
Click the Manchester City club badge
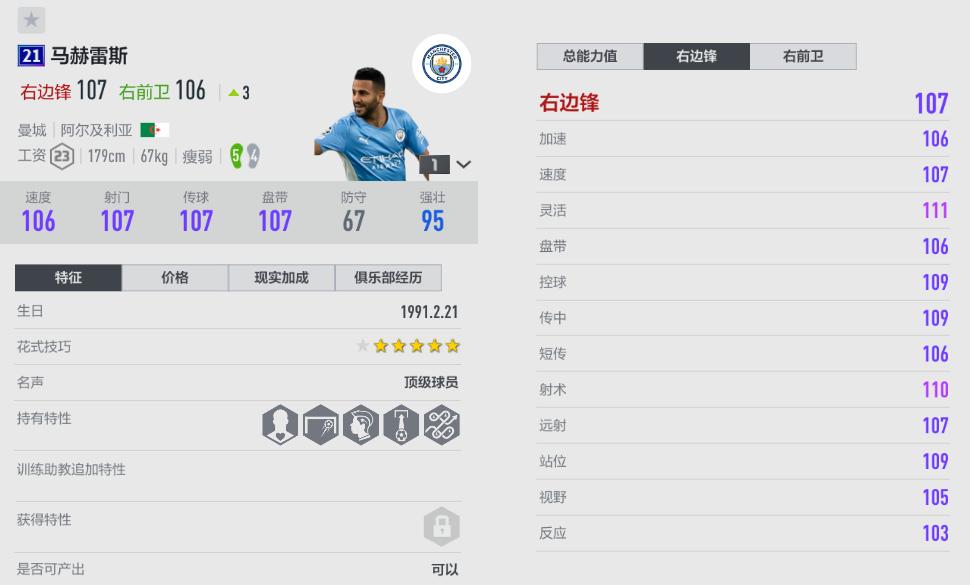[441, 65]
